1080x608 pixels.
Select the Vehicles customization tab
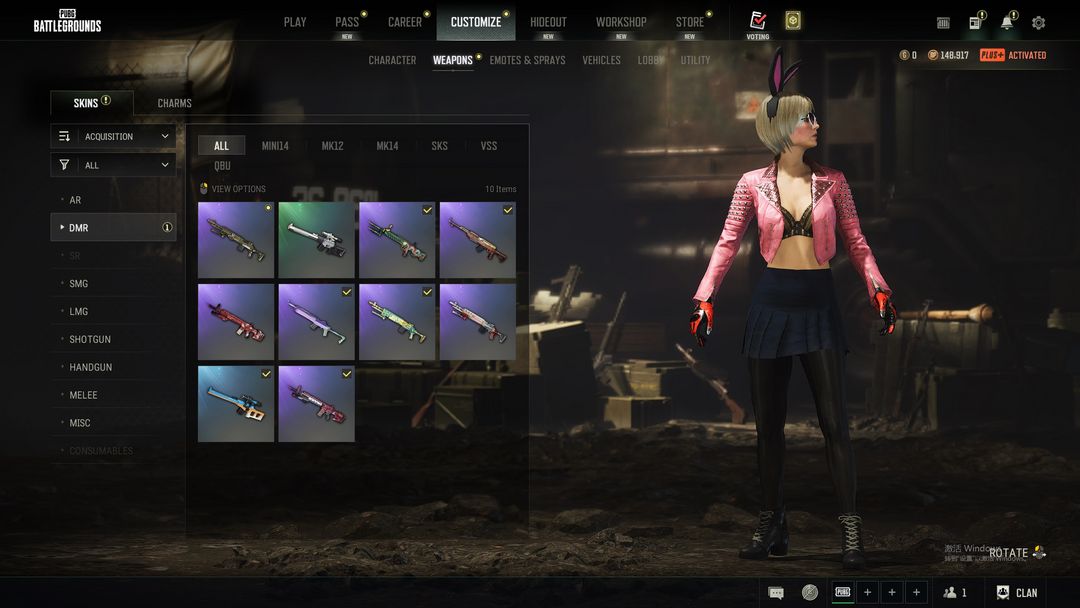pyautogui.click(x=601, y=60)
